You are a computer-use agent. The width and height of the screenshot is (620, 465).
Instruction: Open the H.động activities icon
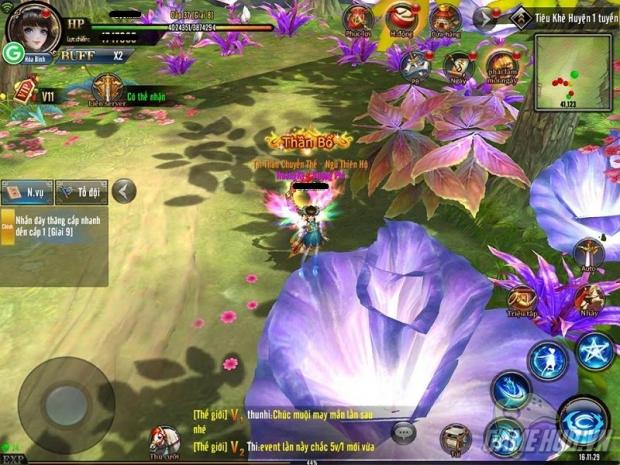tap(402, 19)
